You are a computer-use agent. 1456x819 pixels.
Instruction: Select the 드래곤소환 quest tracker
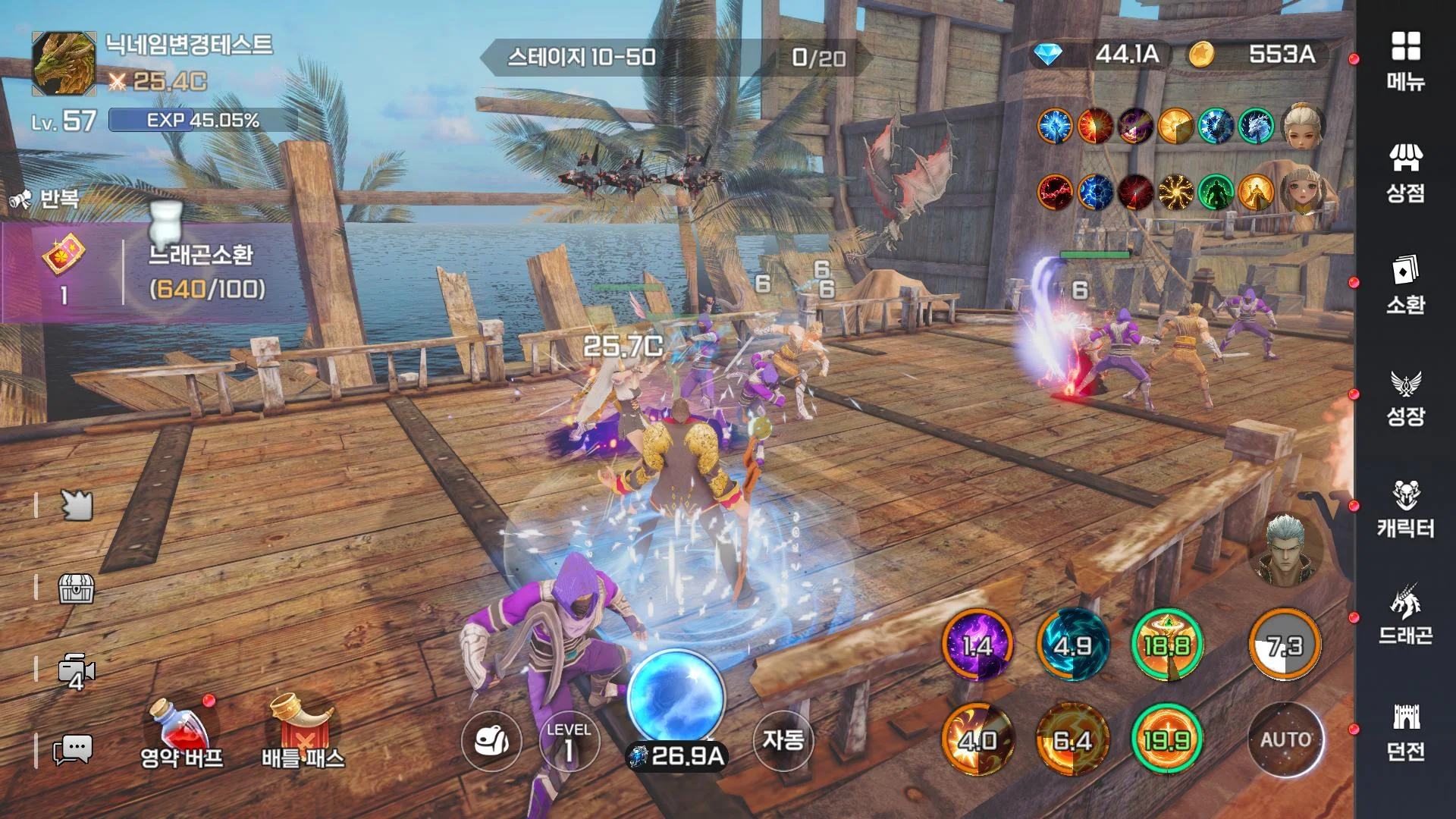[x=152, y=273]
